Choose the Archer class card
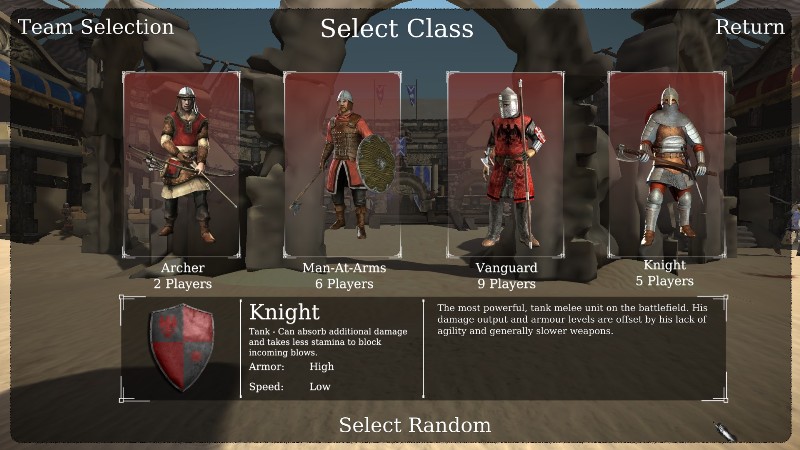The width and height of the screenshot is (800, 450). pyautogui.click(x=182, y=164)
